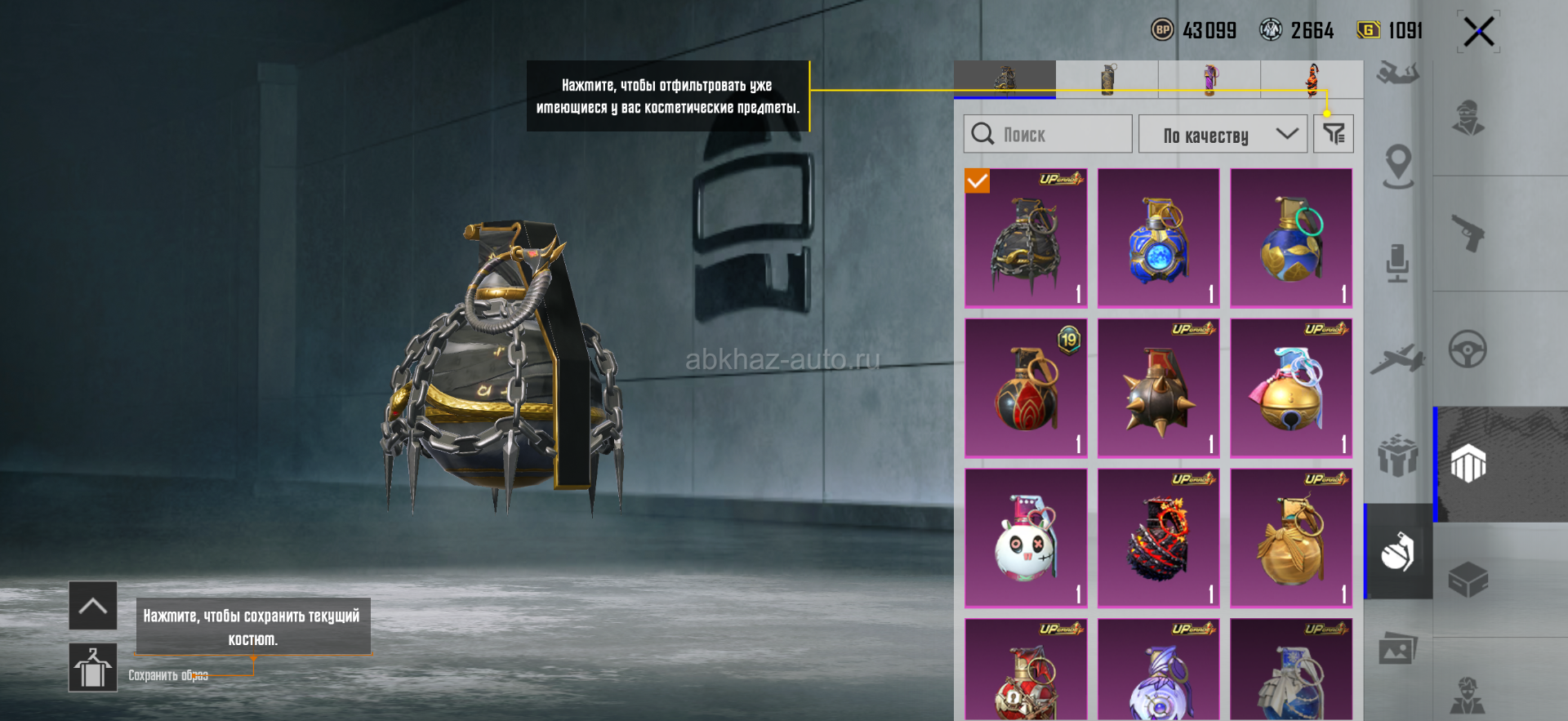
Task: Click the search field labeled Поиск
Action: 1049,134
